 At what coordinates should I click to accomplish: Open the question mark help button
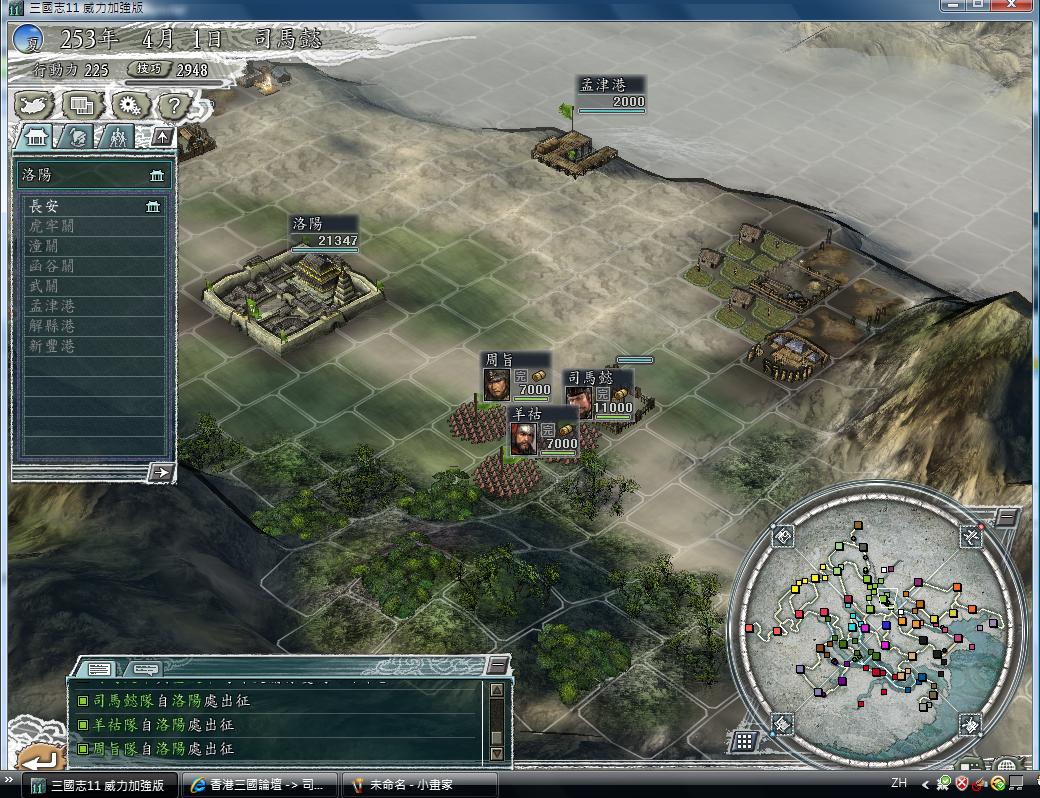[173, 104]
